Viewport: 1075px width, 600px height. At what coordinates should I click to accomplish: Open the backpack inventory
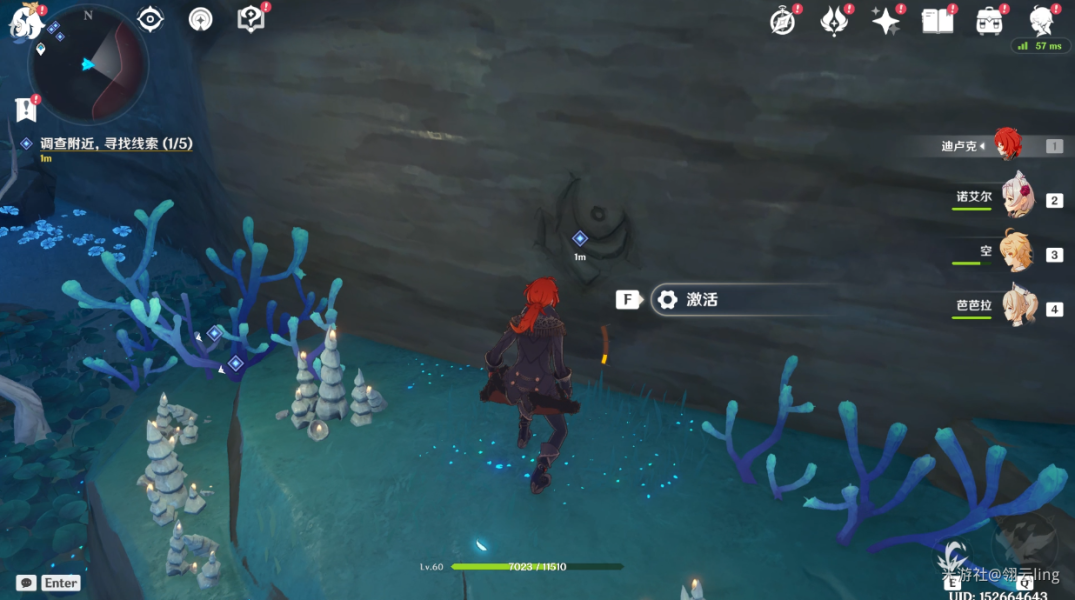point(989,21)
